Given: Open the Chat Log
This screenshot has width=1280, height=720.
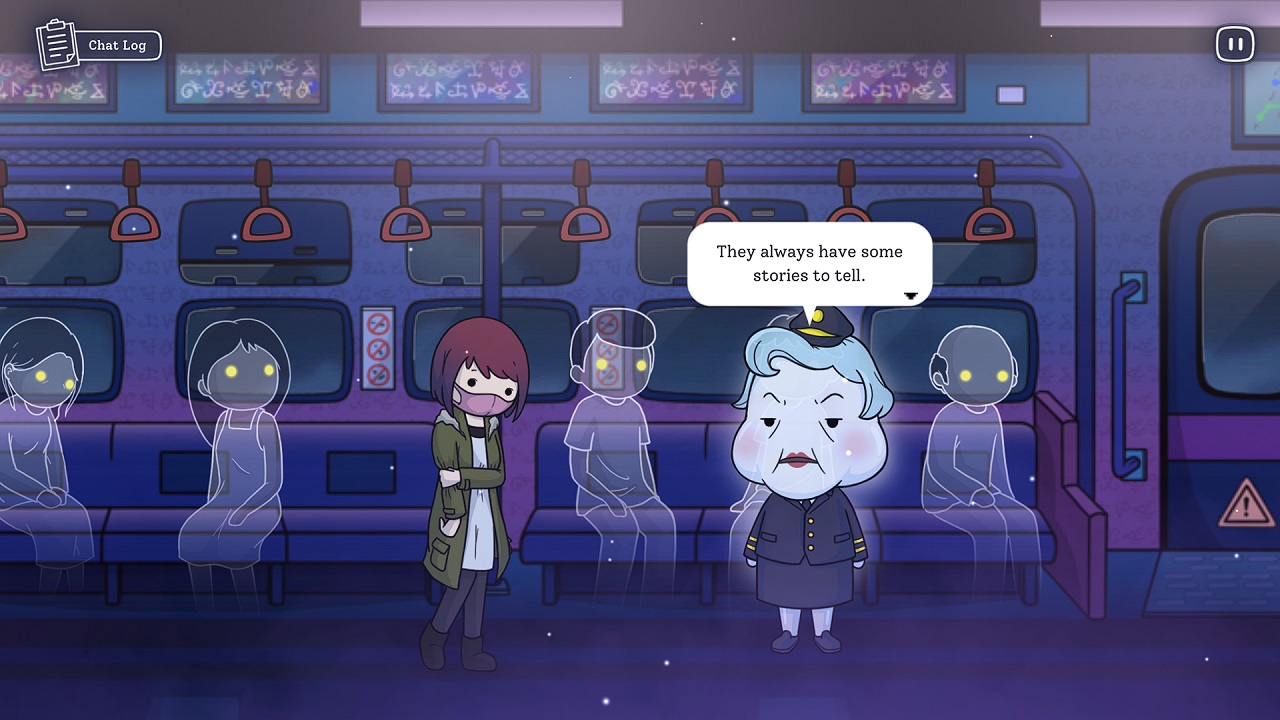Looking at the screenshot, I should pos(117,44).
